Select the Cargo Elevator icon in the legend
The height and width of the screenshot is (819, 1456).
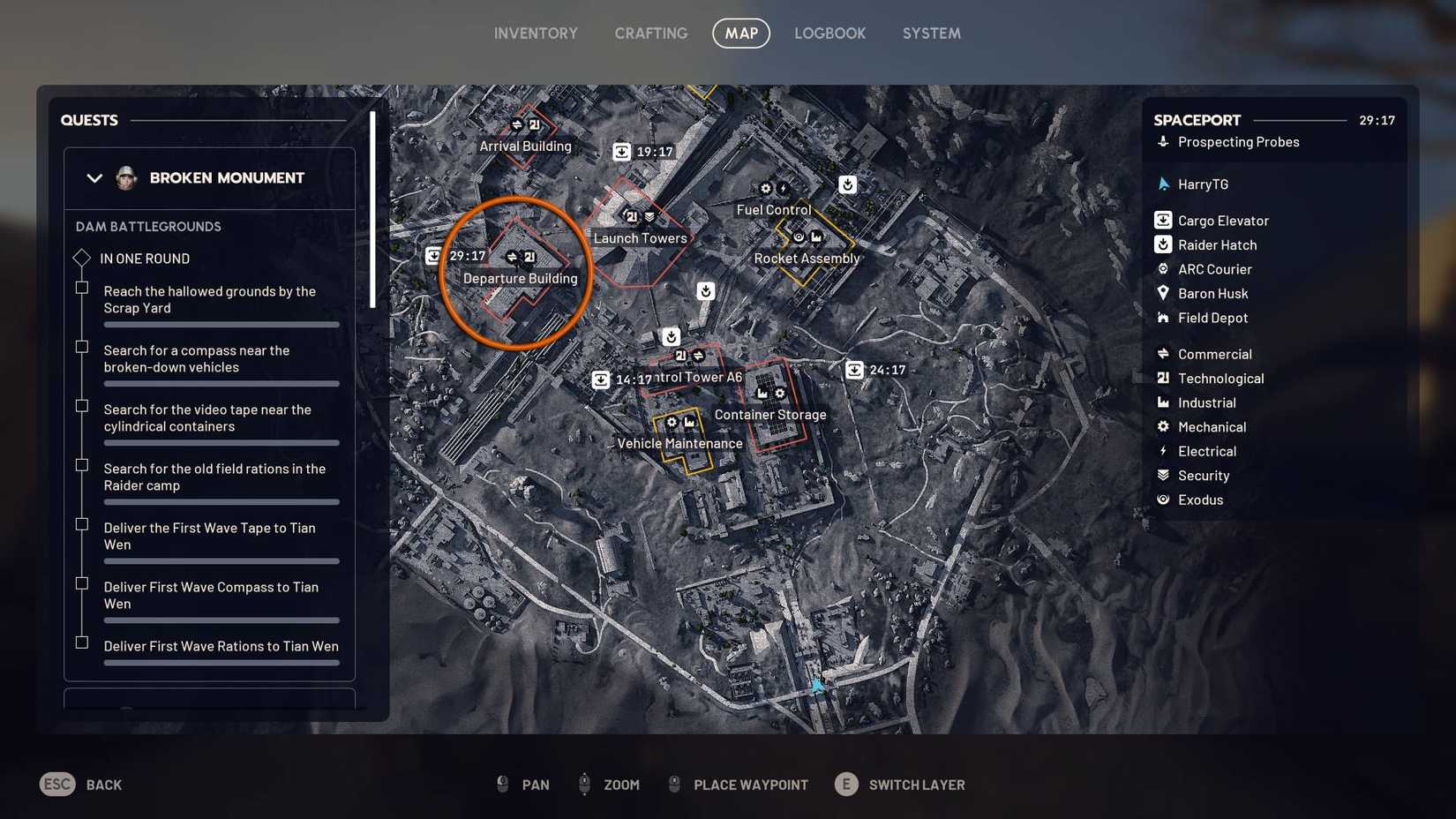click(x=1163, y=220)
